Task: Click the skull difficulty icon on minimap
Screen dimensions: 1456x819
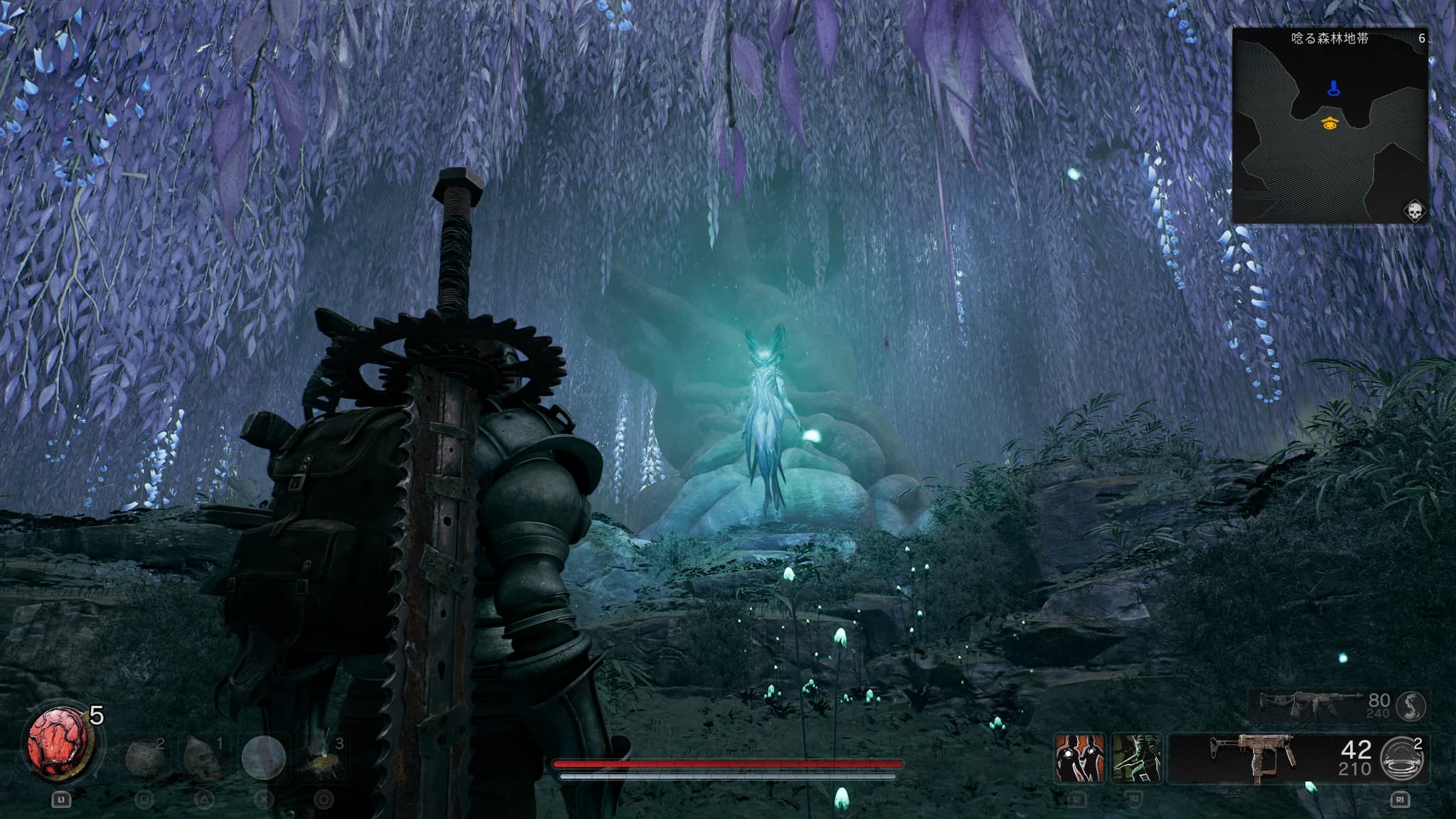Action: tap(1413, 211)
